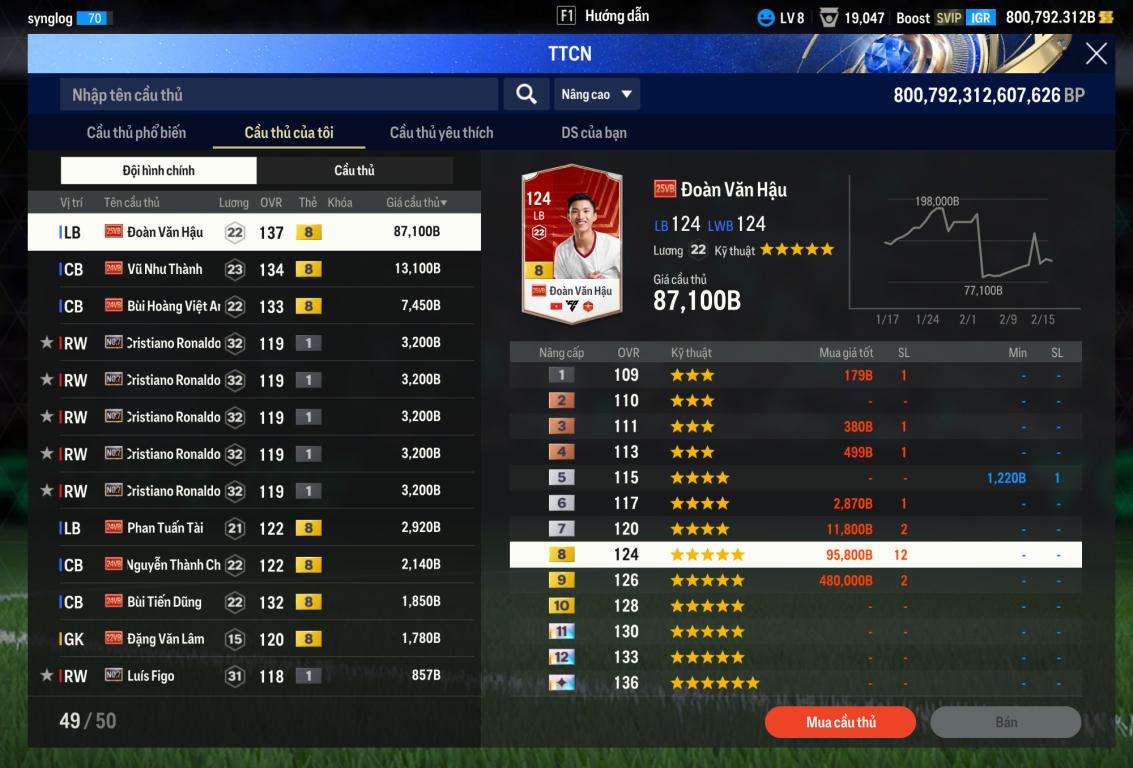Pick the Luís Figo row
The height and width of the screenshot is (768, 1133).
(254, 676)
